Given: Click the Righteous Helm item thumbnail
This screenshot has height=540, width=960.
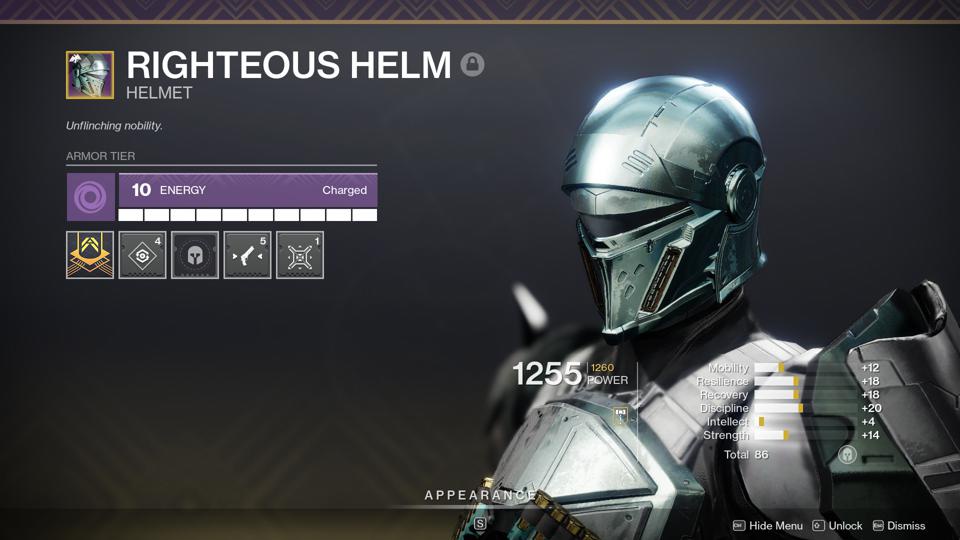Looking at the screenshot, I should (x=90, y=75).
